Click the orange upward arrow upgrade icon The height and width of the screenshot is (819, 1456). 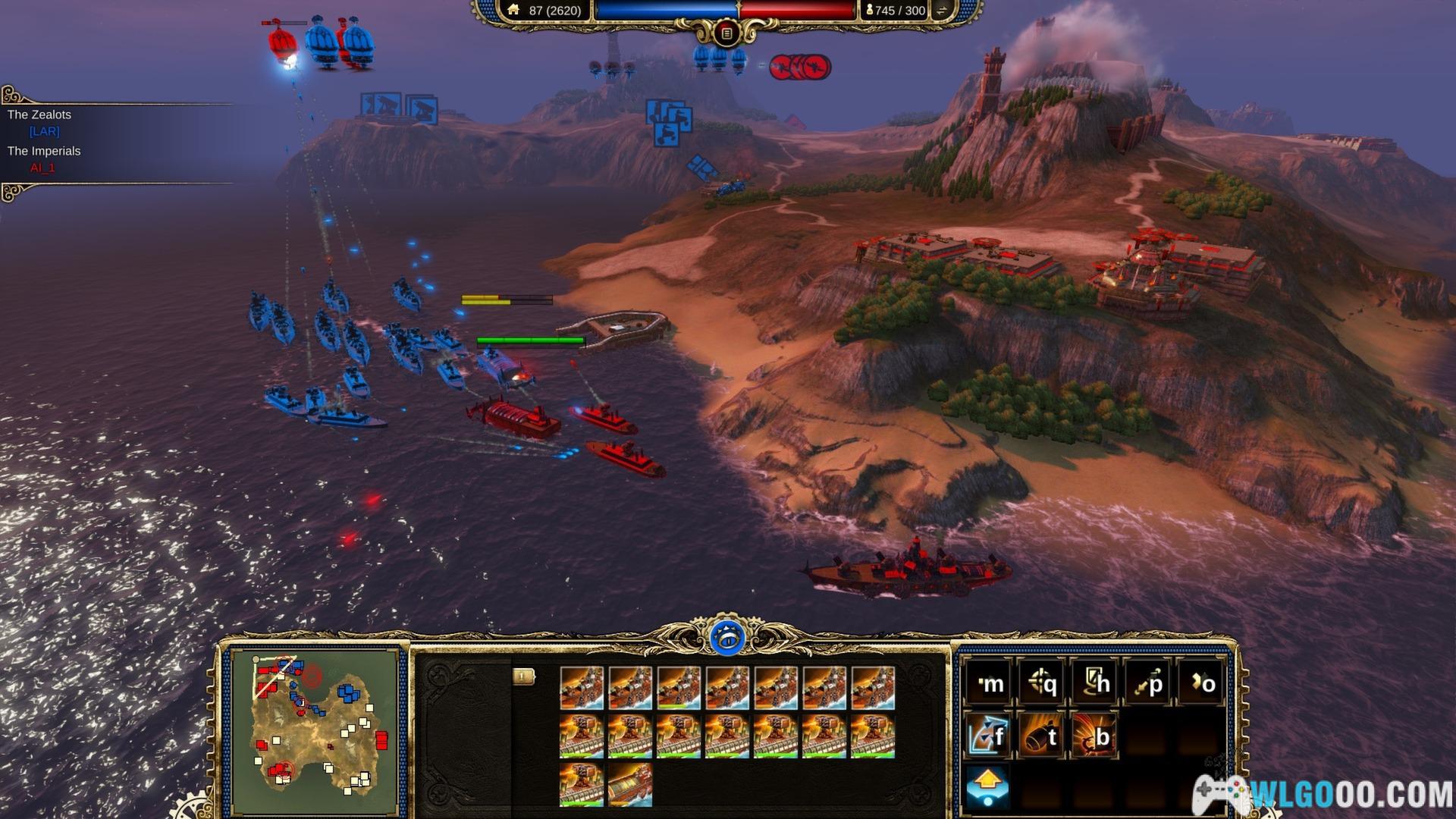pos(988,786)
